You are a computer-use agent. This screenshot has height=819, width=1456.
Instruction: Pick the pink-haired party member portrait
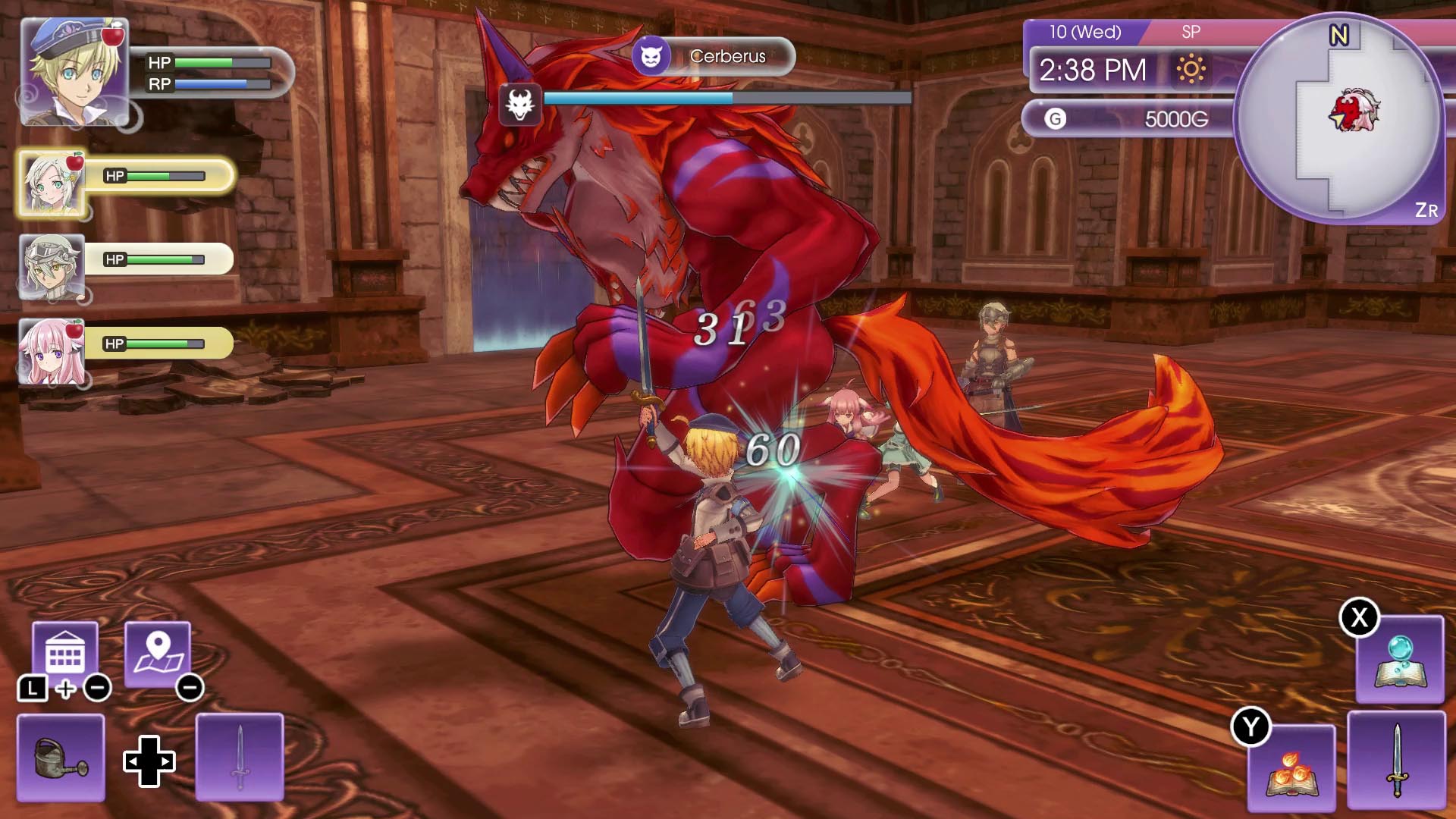[52, 351]
